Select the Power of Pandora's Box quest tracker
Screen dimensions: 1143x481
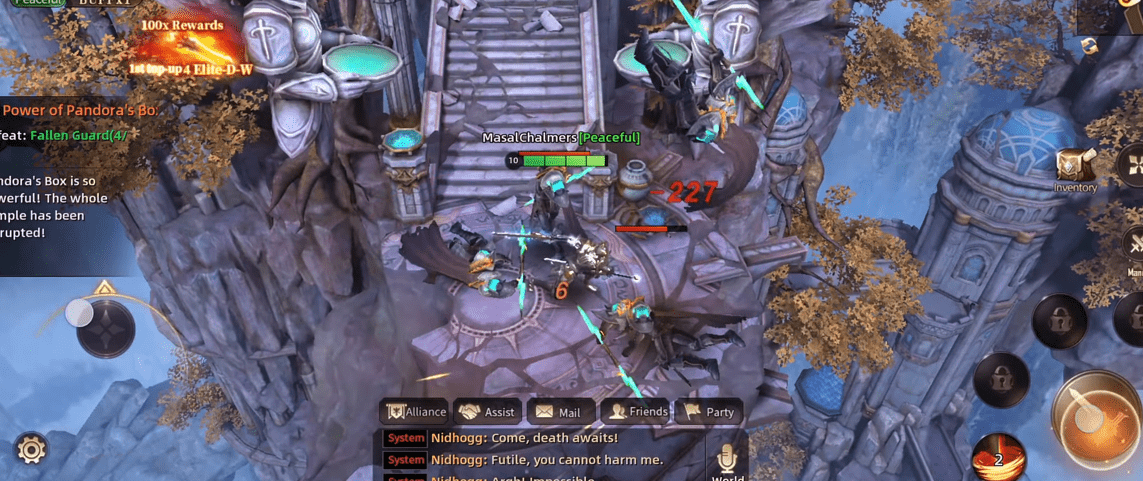[x=80, y=110]
